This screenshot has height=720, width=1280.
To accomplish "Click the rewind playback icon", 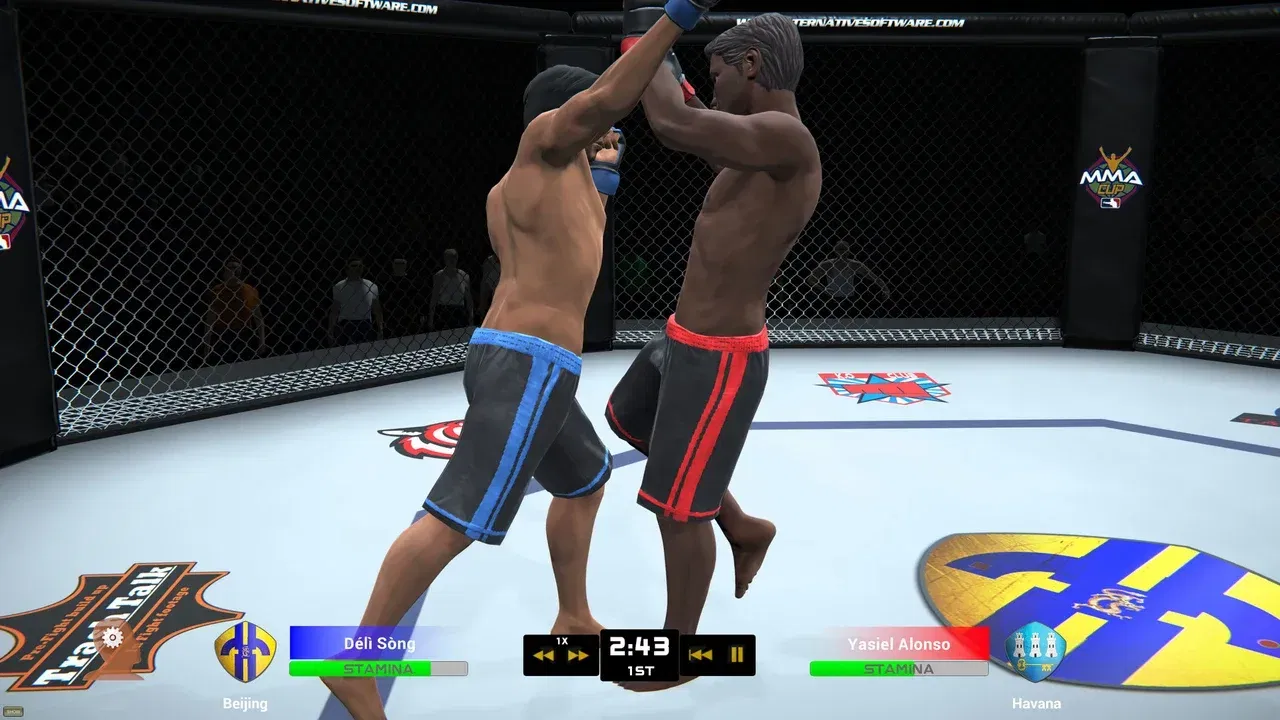I will coord(541,655).
